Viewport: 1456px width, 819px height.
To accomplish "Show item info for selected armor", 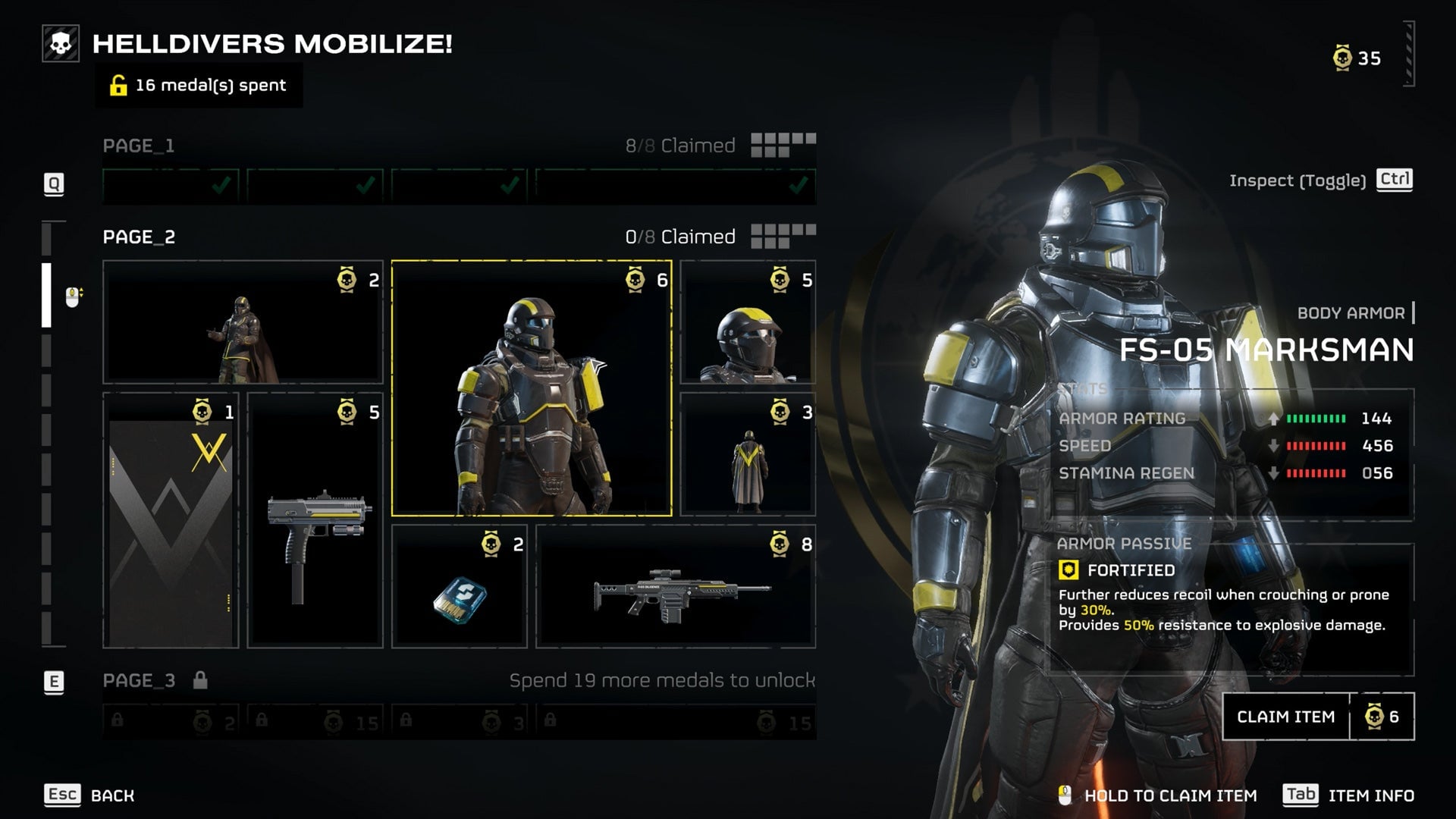I will point(1348,795).
